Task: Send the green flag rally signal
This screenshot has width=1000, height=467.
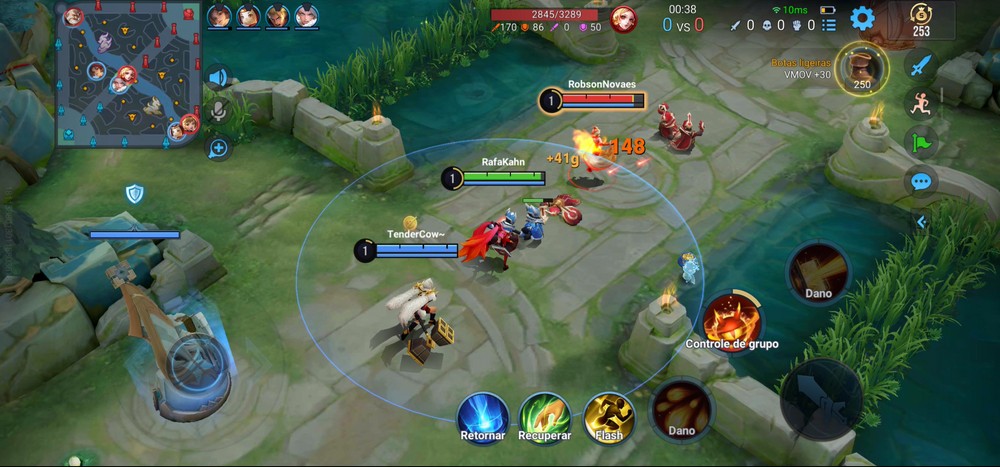Action: [920, 142]
